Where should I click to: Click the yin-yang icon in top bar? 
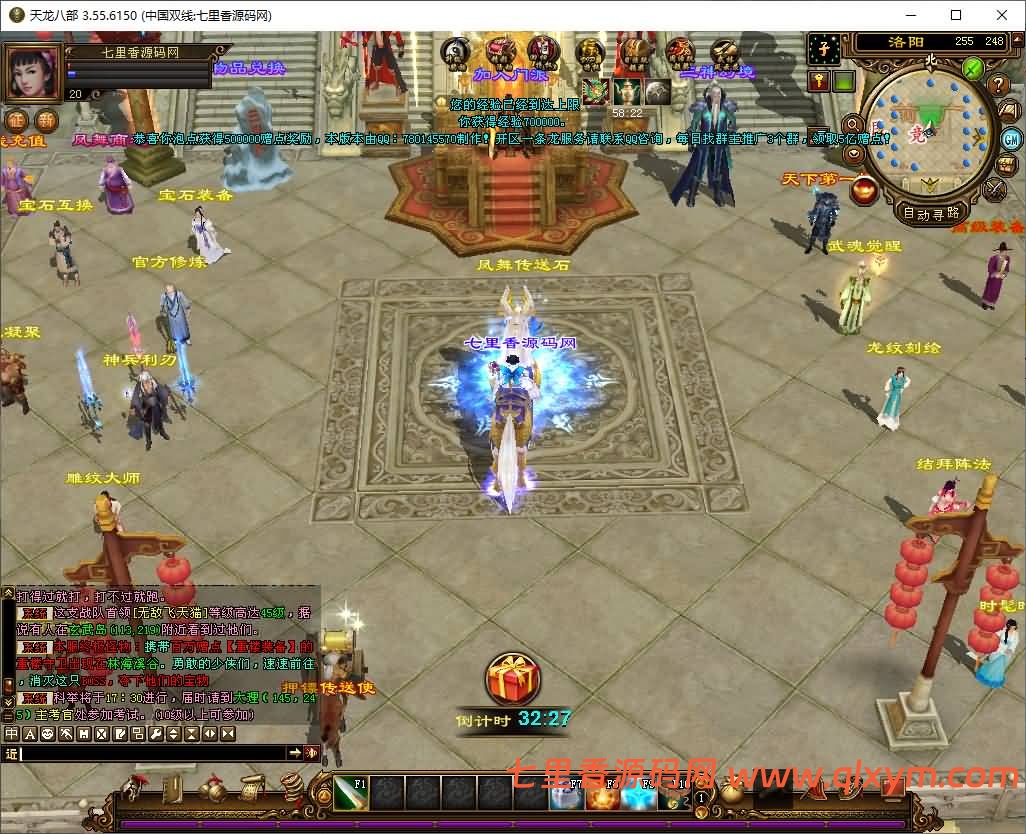tap(455, 51)
